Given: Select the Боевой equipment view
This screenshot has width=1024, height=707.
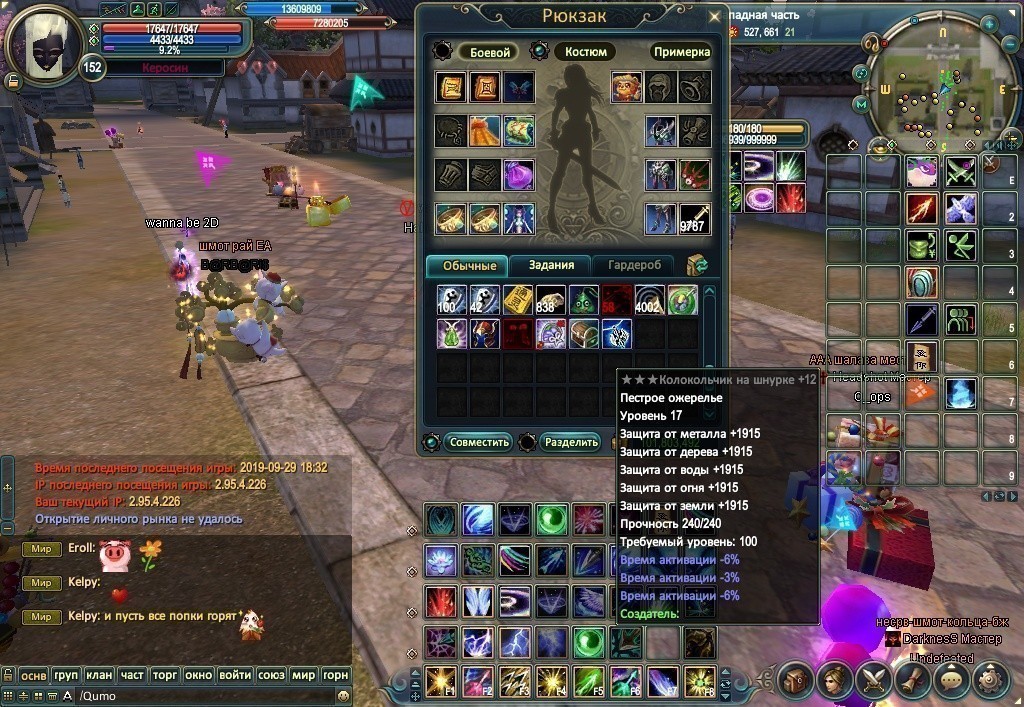Looking at the screenshot, I should tap(490, 52).
